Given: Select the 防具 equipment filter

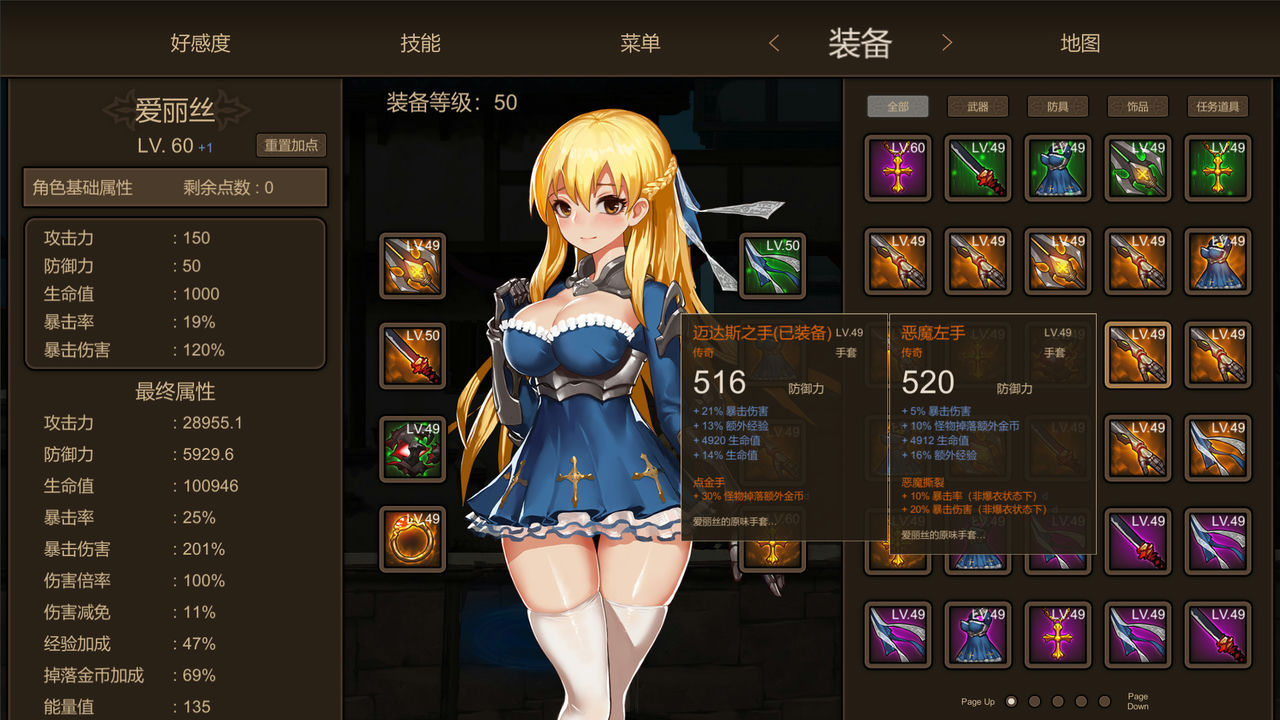Looking at the screenshot, I should 1057,106.
